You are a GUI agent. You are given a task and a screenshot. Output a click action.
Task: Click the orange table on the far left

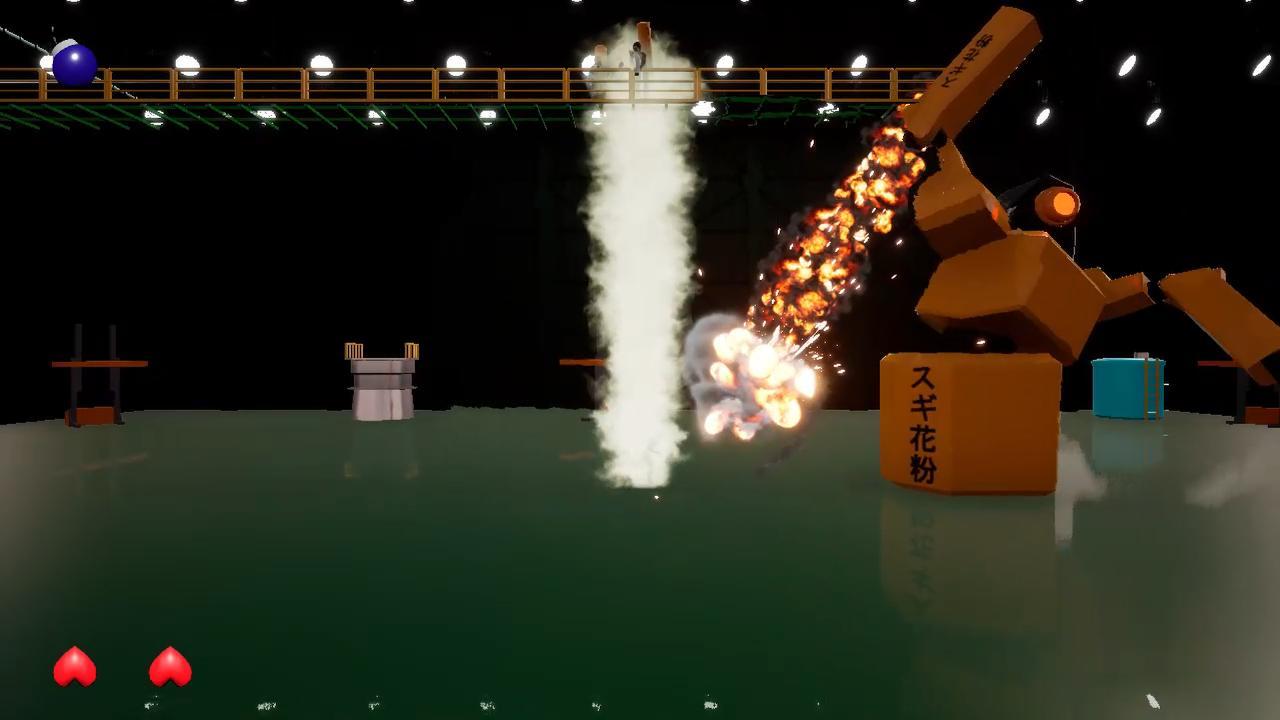100,365
